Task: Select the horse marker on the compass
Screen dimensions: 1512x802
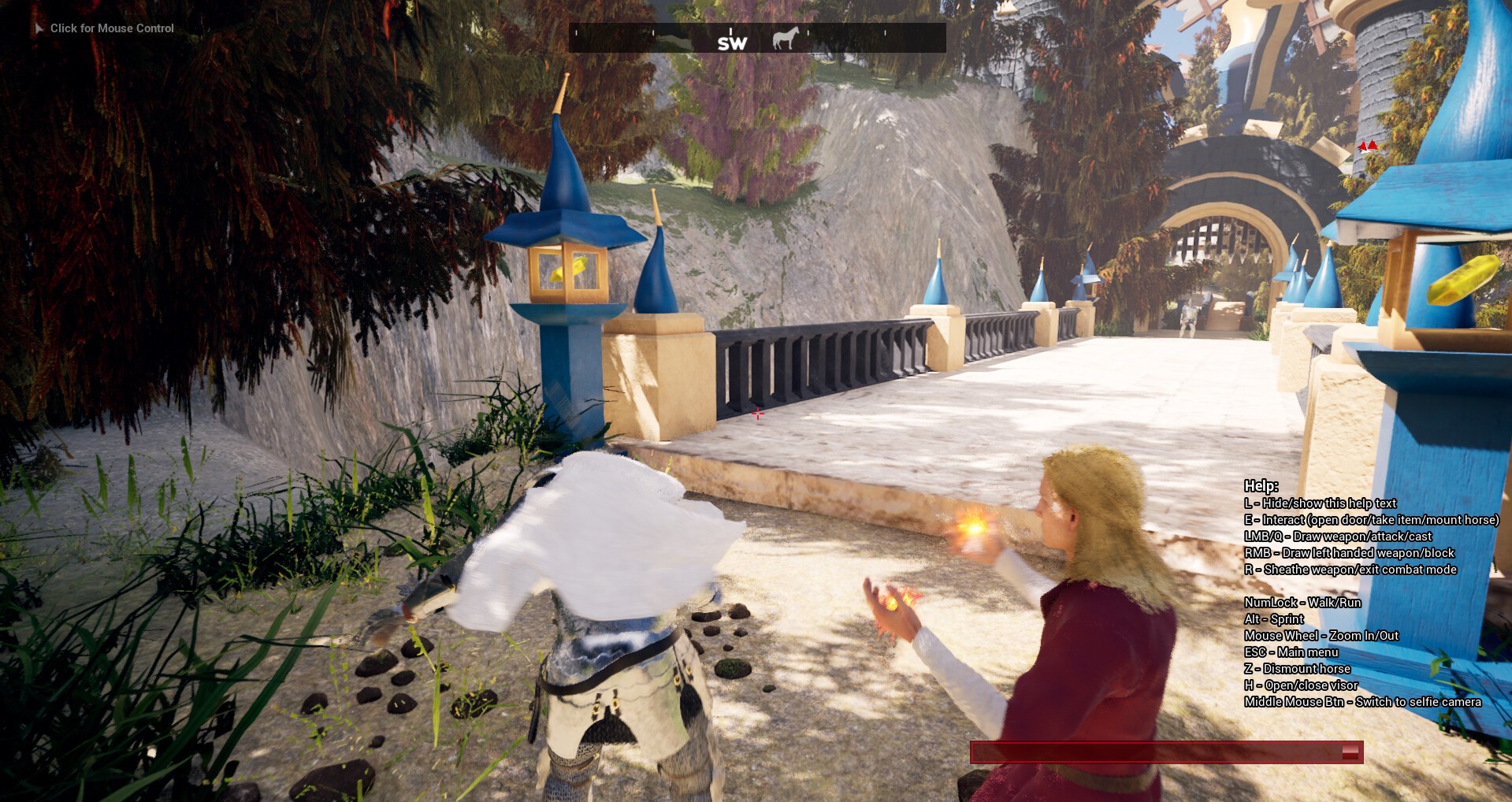Action: tap(785, 38)
